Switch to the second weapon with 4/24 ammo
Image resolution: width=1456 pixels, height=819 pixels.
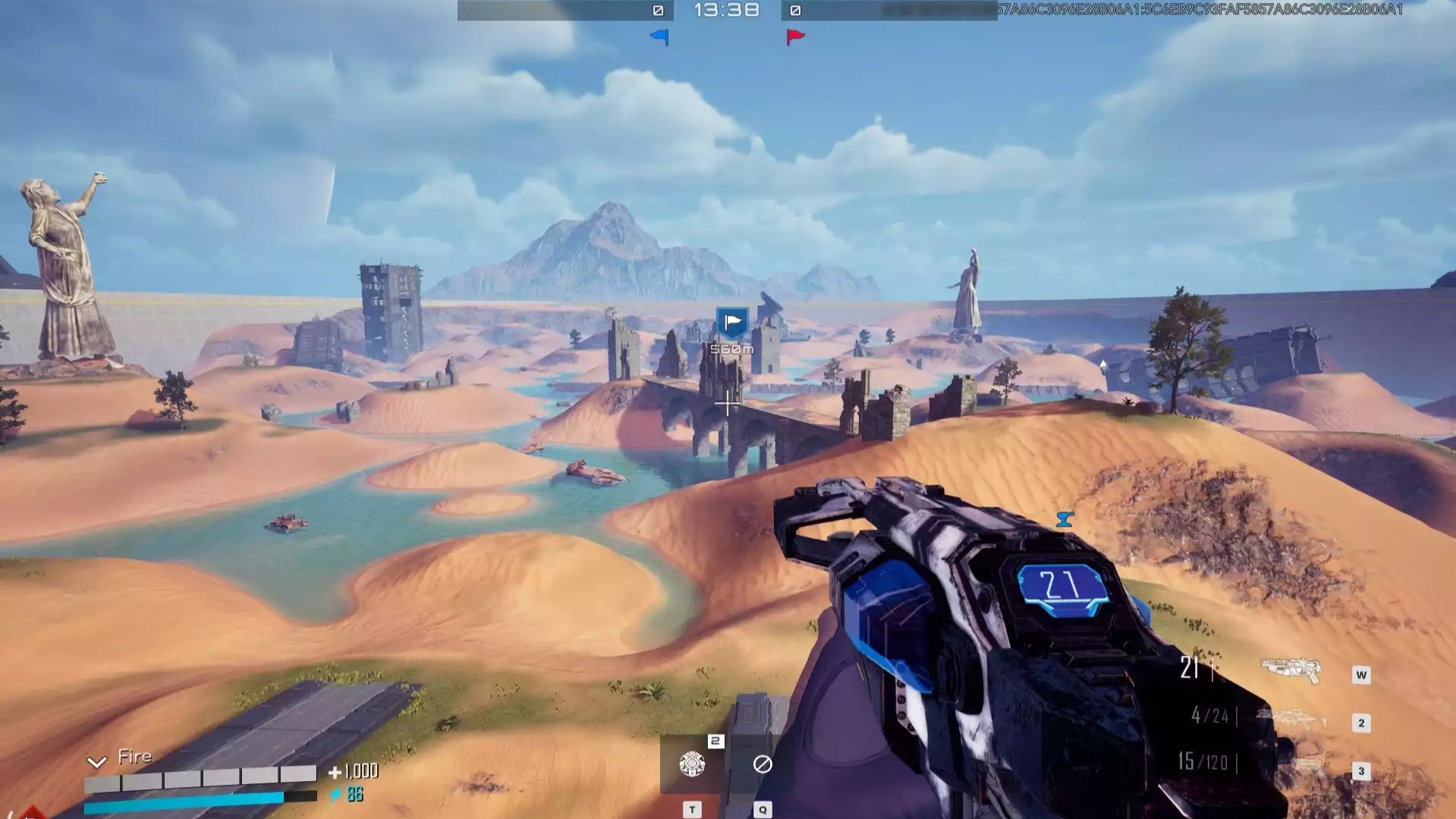1291,718
